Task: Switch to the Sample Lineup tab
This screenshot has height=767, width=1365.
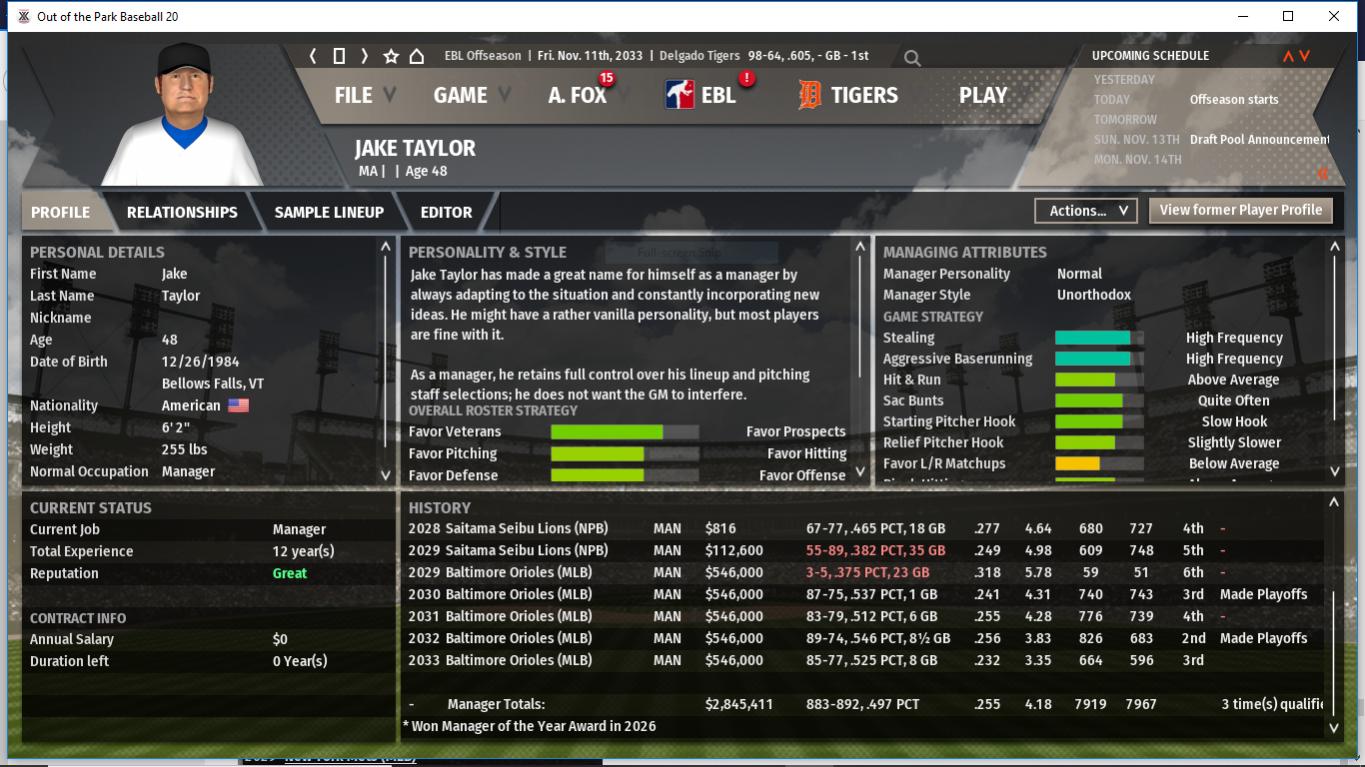Action: [329, 212]
